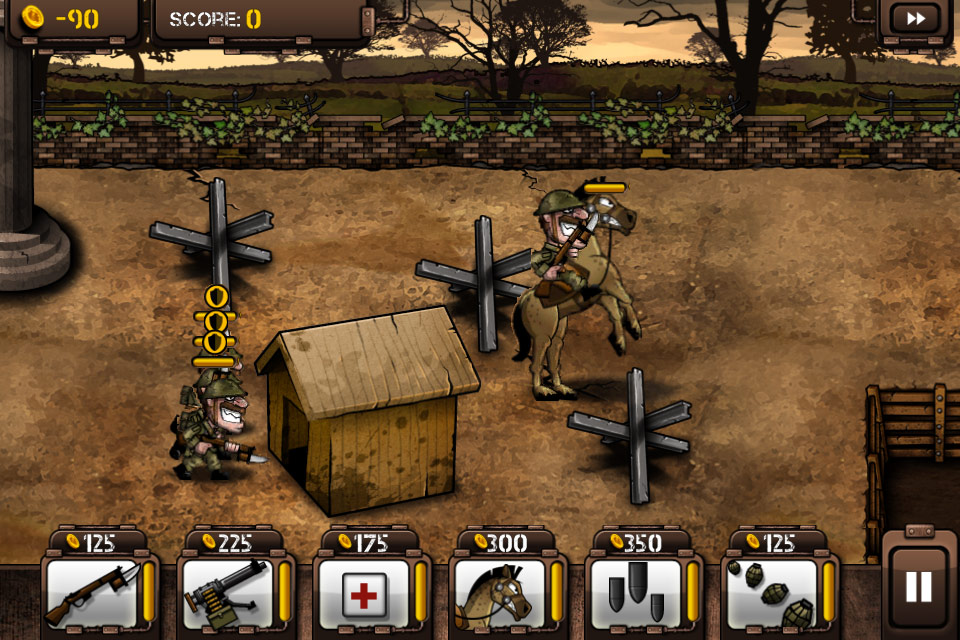Activate the fast-forward button
The image size is (960, 640).
point(914,19)
